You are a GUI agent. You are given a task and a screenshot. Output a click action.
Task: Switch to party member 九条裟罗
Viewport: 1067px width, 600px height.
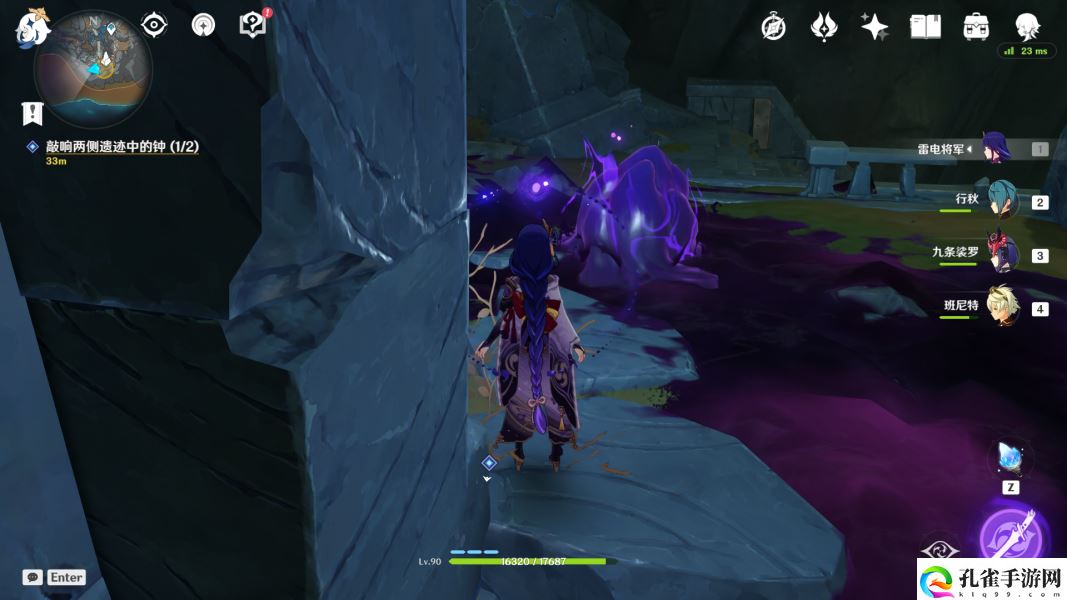[1001, 254]
